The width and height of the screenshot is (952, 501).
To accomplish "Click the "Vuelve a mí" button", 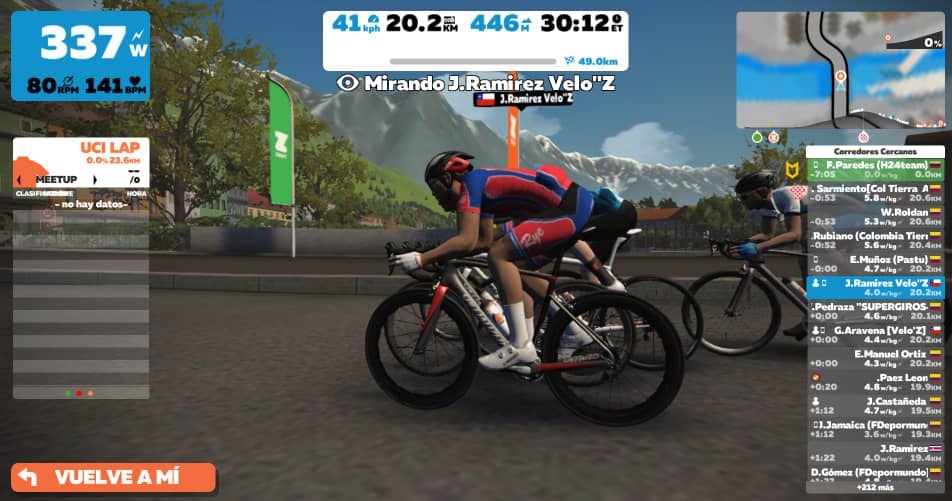I will coord(113,477).
